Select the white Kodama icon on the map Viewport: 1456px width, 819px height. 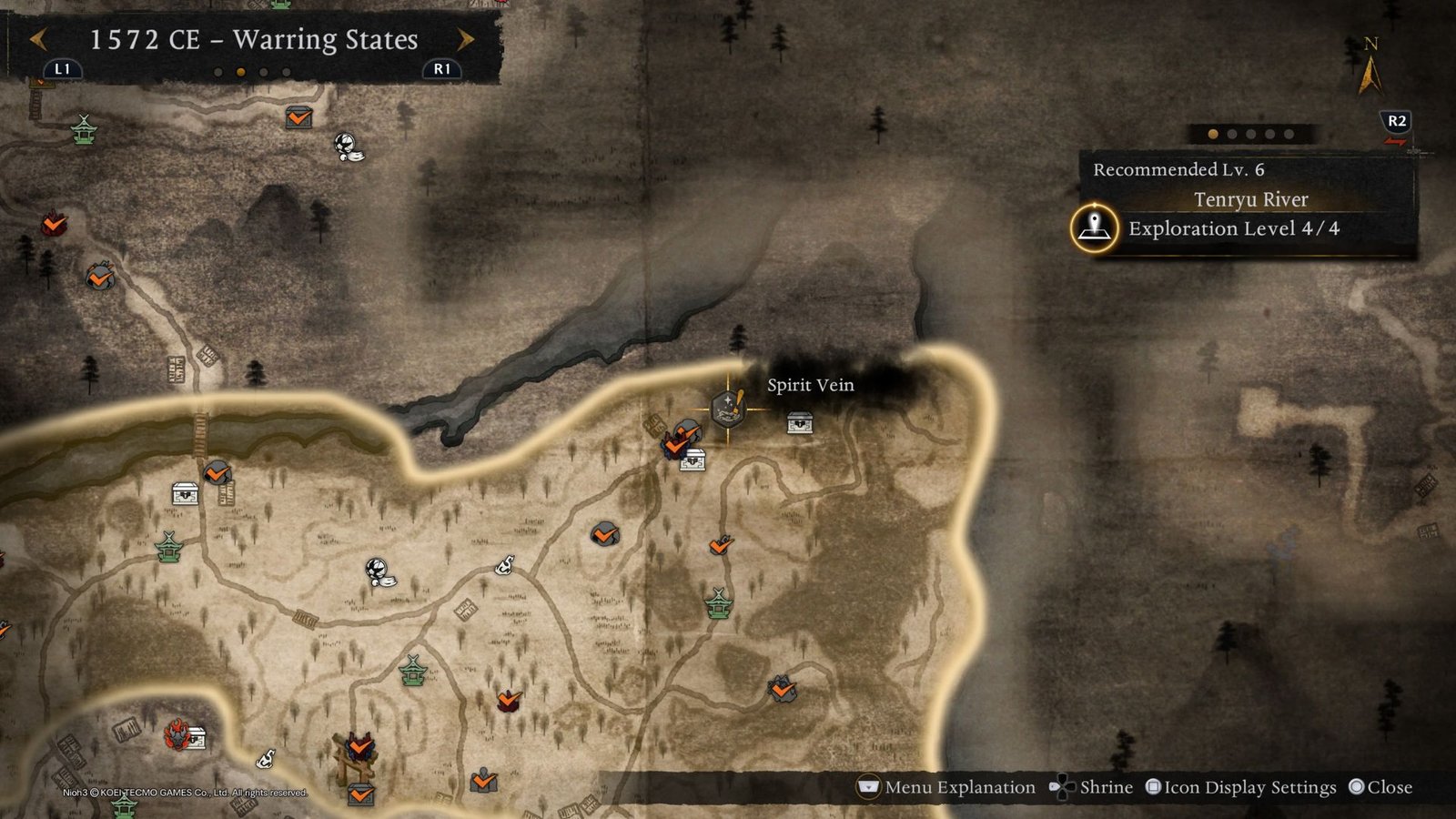[378, 569]
